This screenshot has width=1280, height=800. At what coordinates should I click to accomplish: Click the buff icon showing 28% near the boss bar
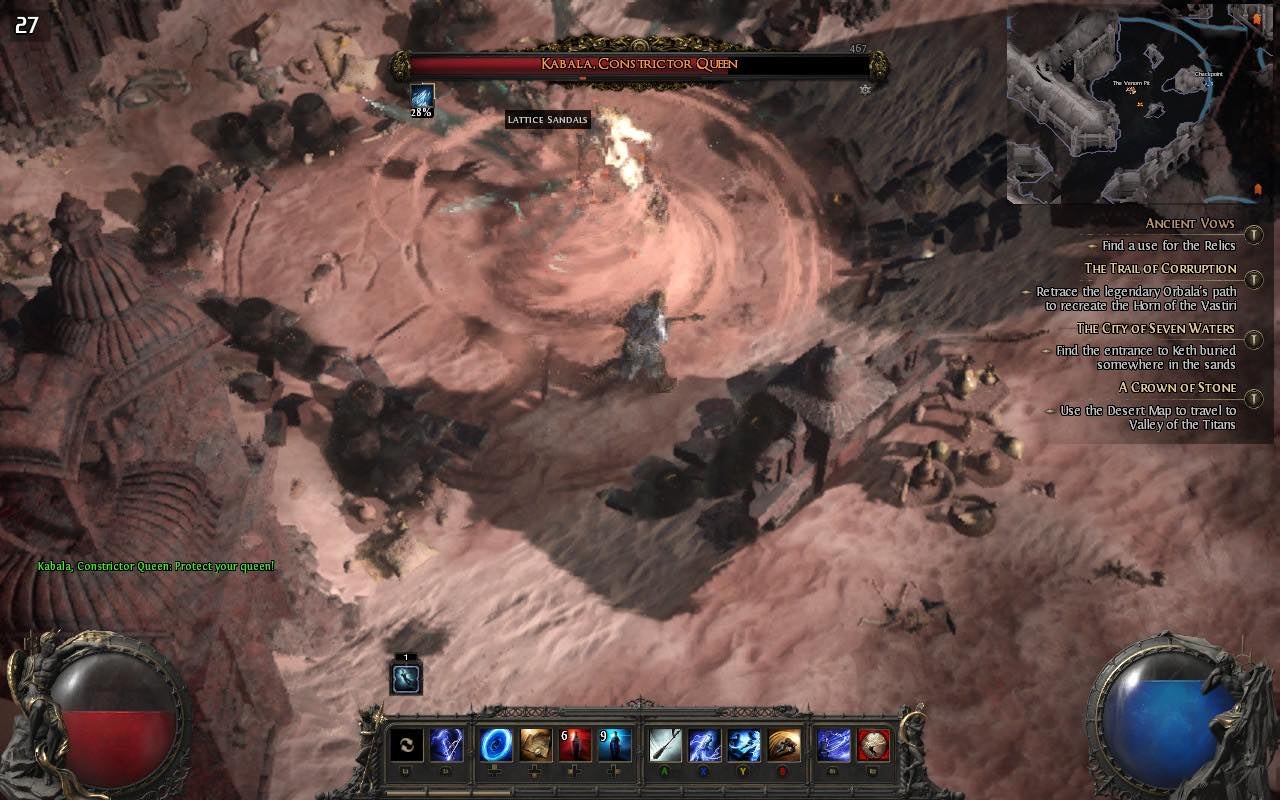pyautogui.click(x=420, y=99)
